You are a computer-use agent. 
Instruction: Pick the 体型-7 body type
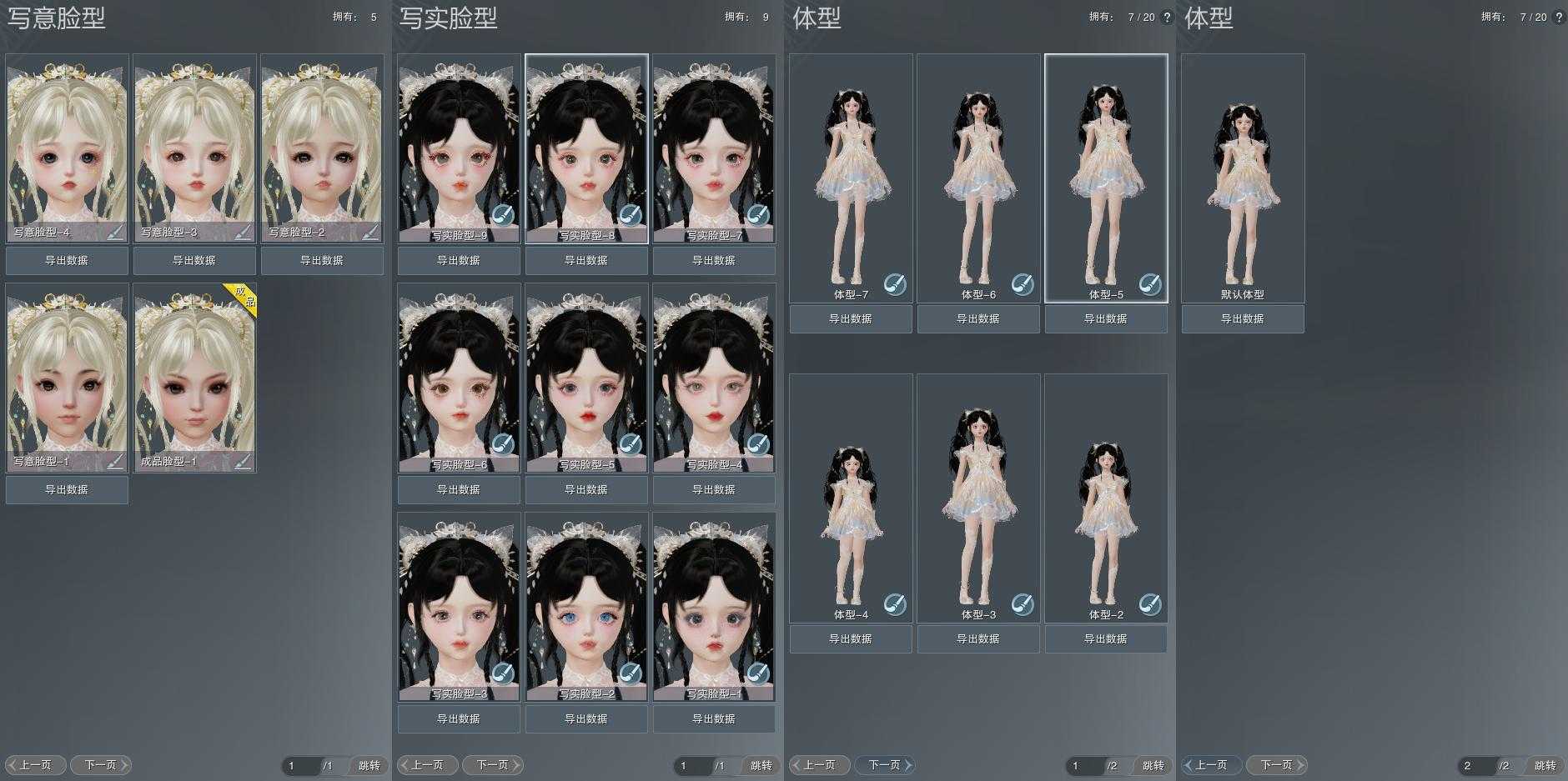point(851,175)
